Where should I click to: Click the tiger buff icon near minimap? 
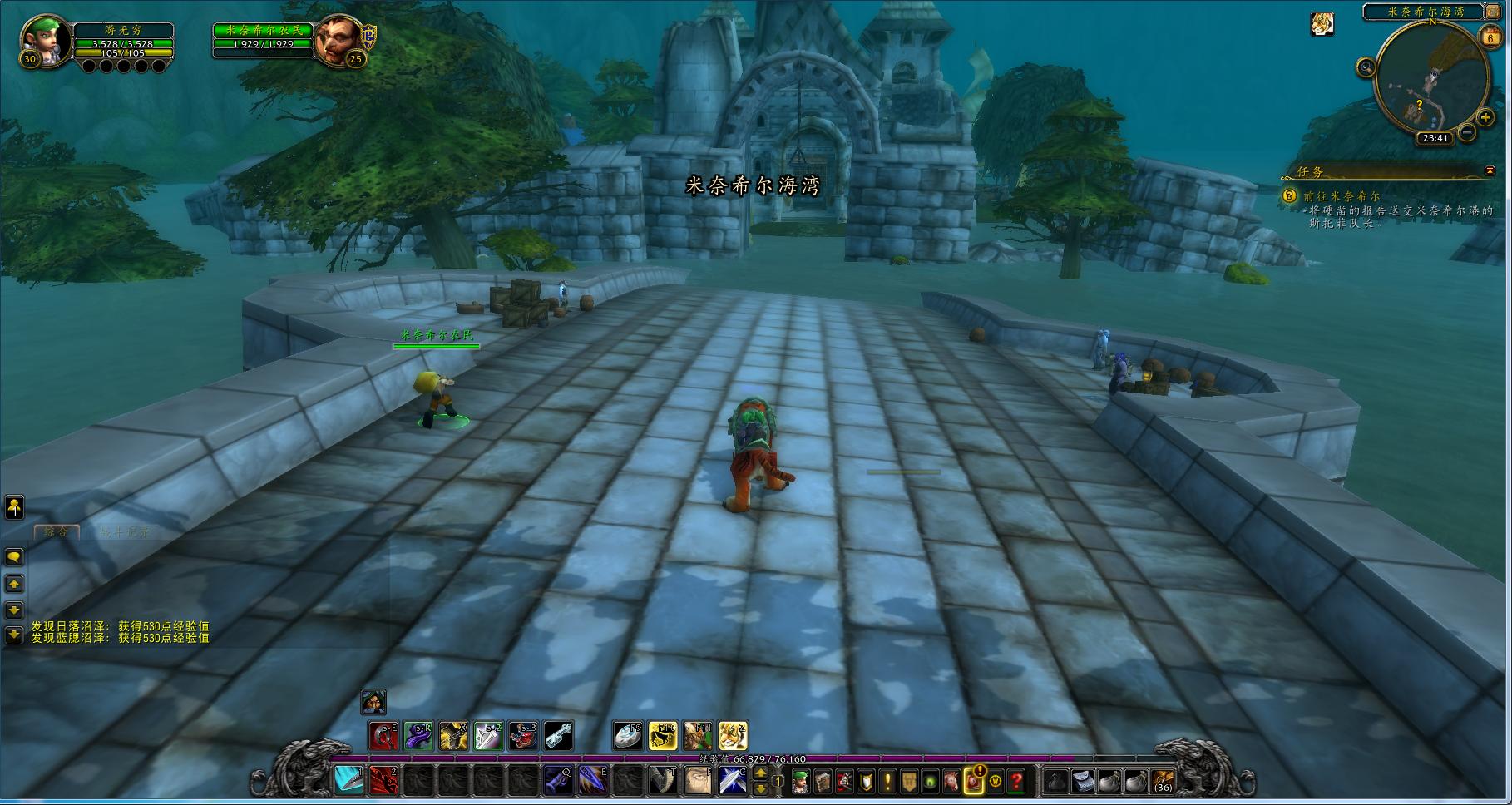(1322, 24)
